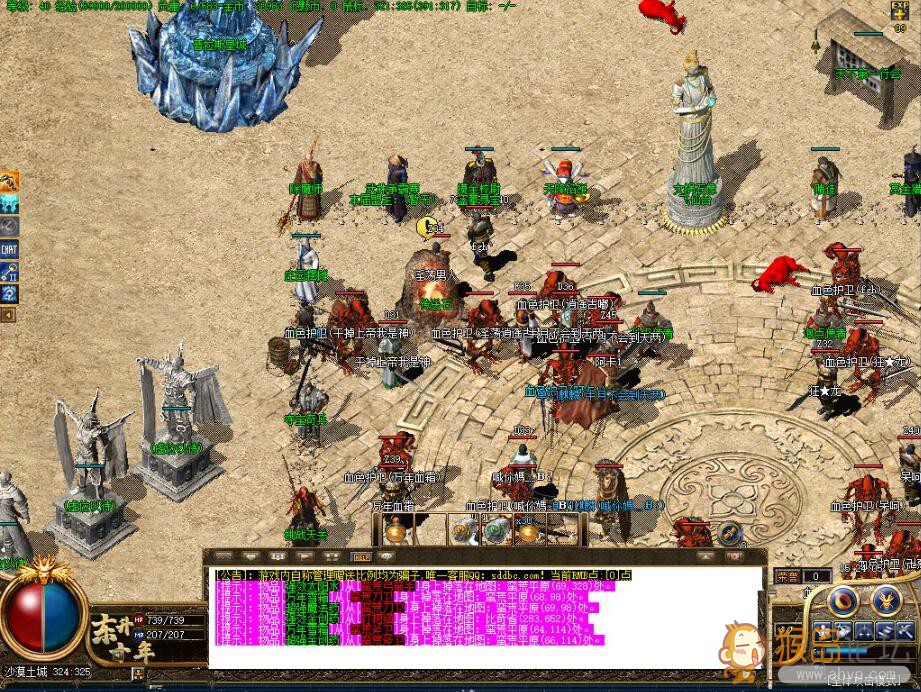Activate the key side icon
The width and height of the screenshot is (921, 692).
coord(9,271)
